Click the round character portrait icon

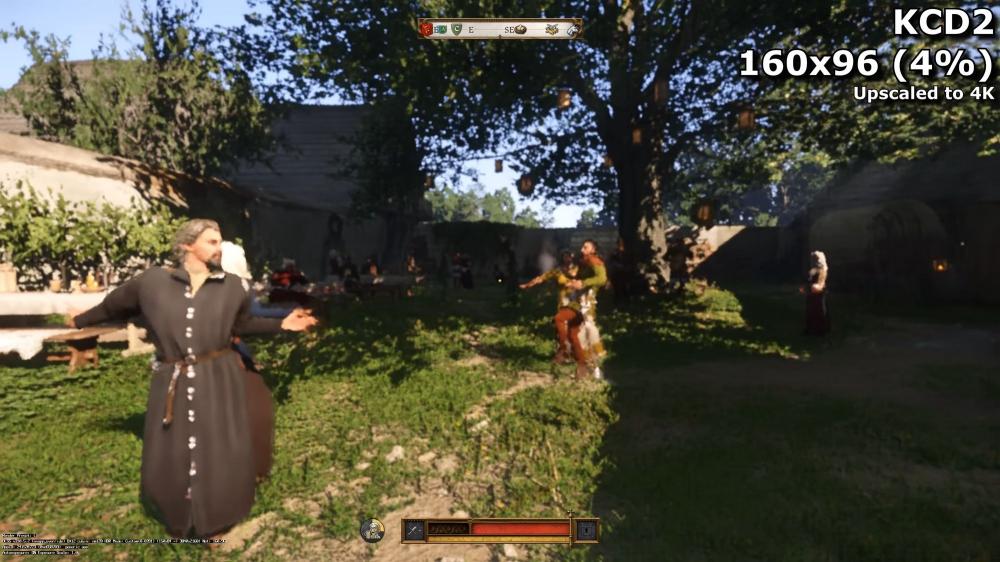point(372,529)
